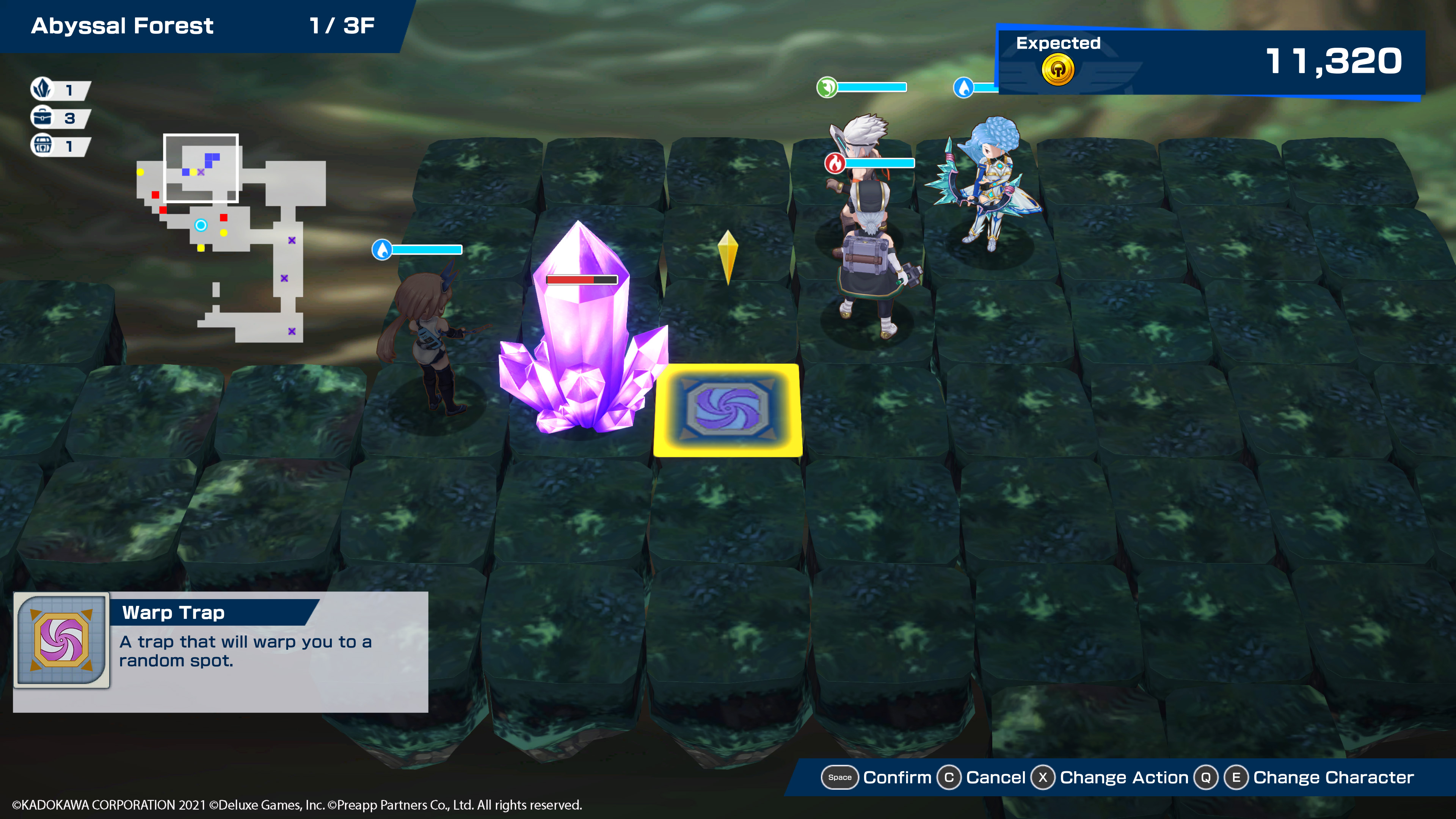
Task: Click the barred gate counter icon
Action: point(42,145)
